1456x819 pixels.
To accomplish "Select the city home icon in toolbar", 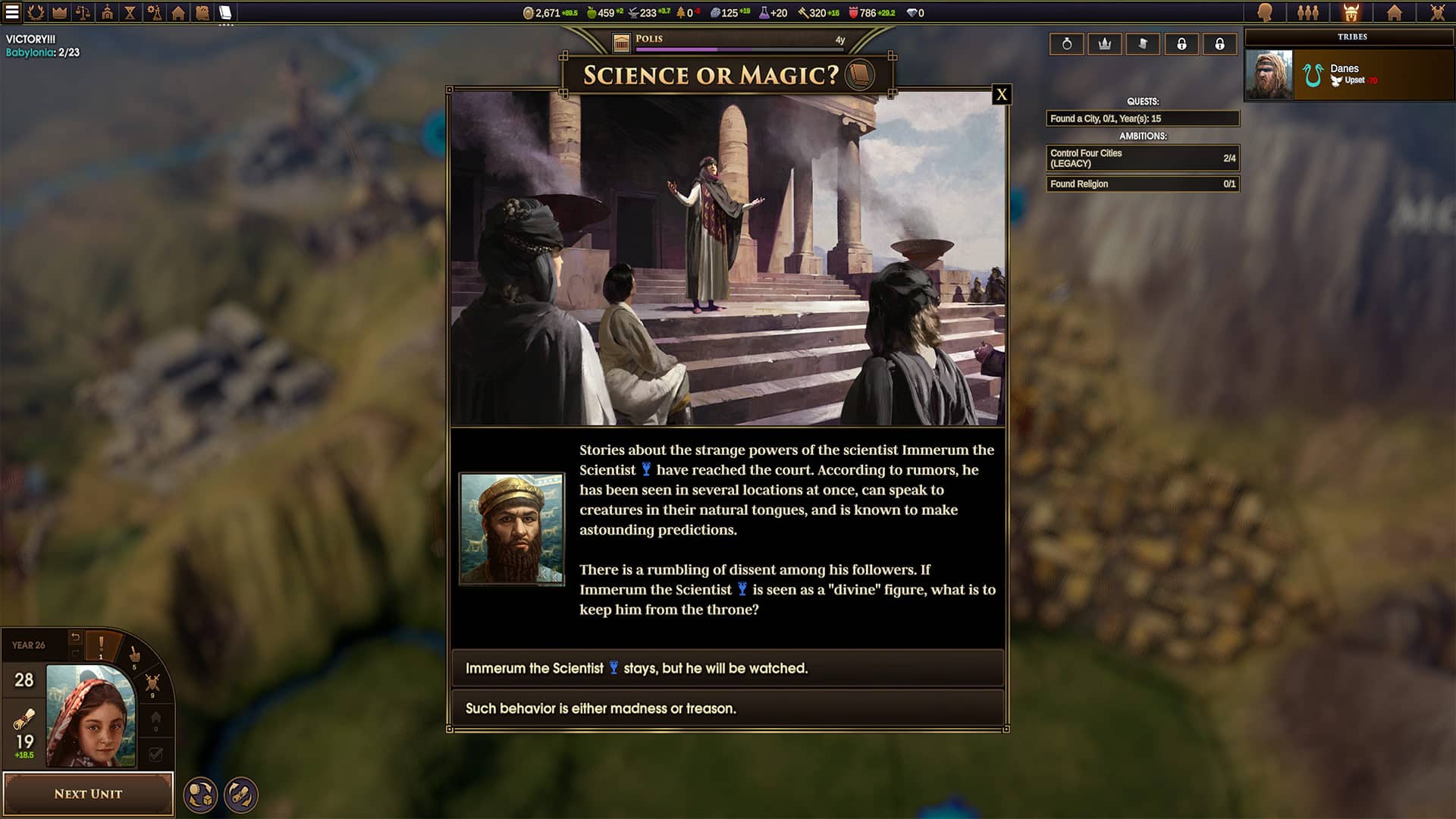I will tap(177, 11).
